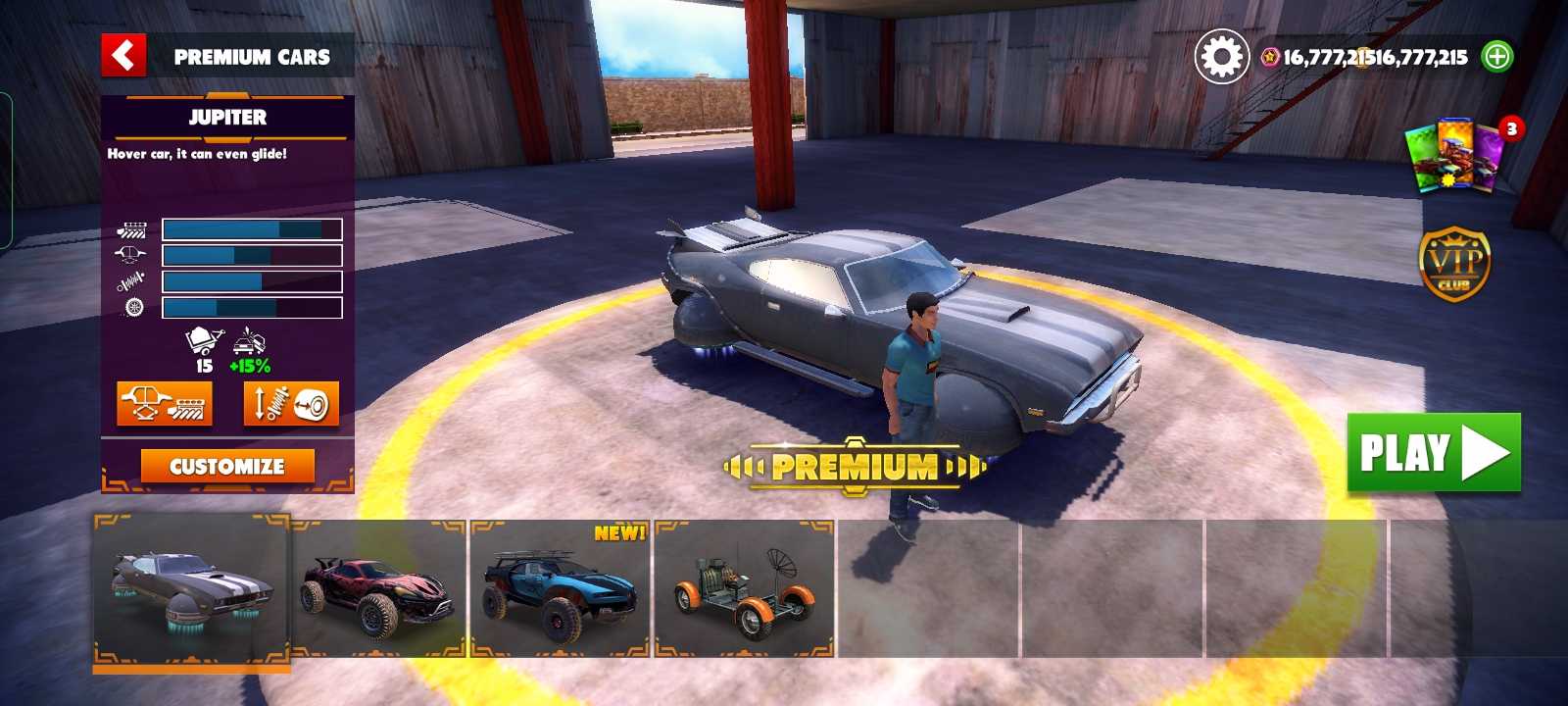Screen dimensions: 1568x706
Task: Add more coins with green plus button
Action: tap(1497, 57)
